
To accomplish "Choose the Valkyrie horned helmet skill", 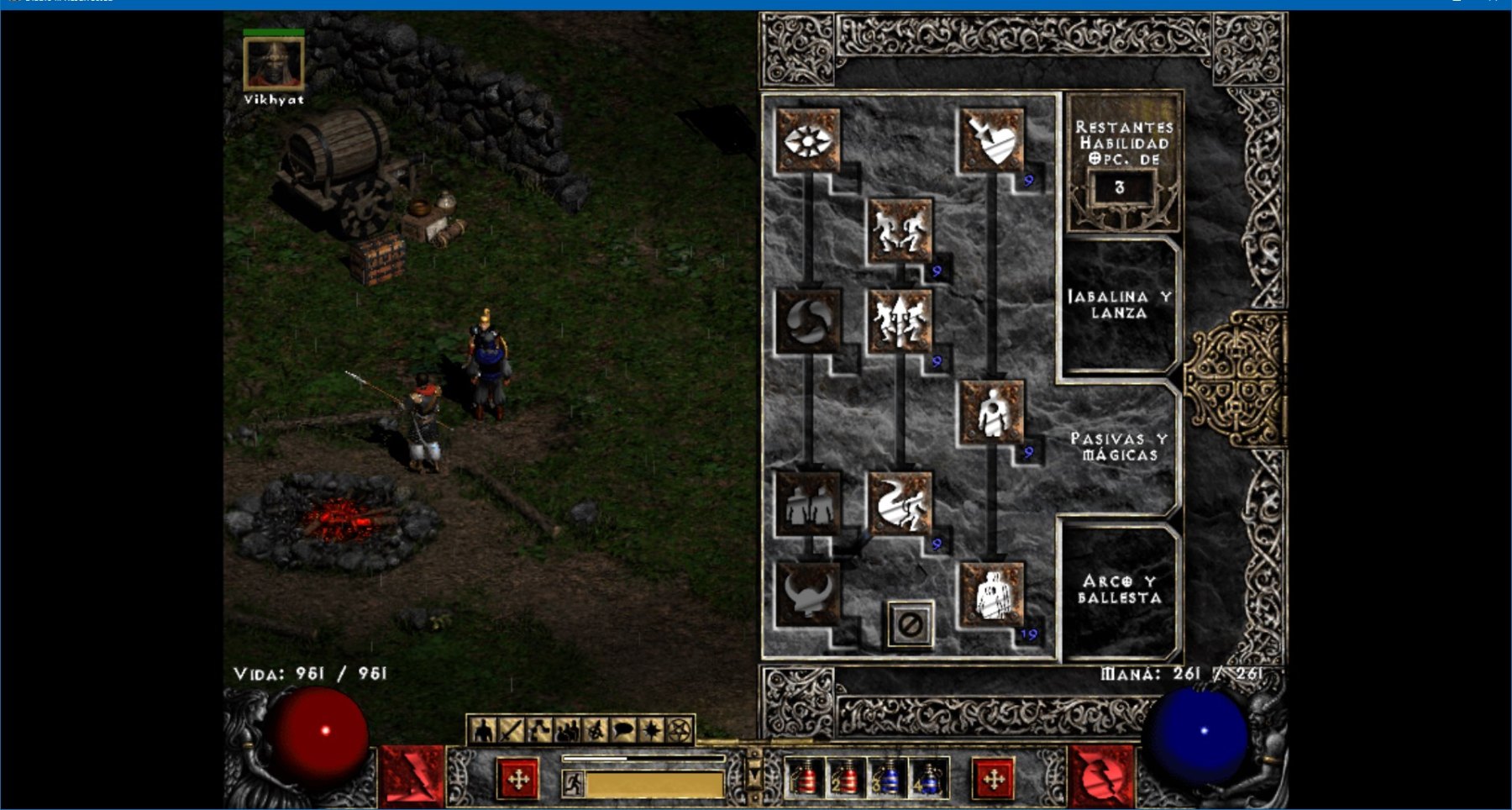I will pos(807,594).
